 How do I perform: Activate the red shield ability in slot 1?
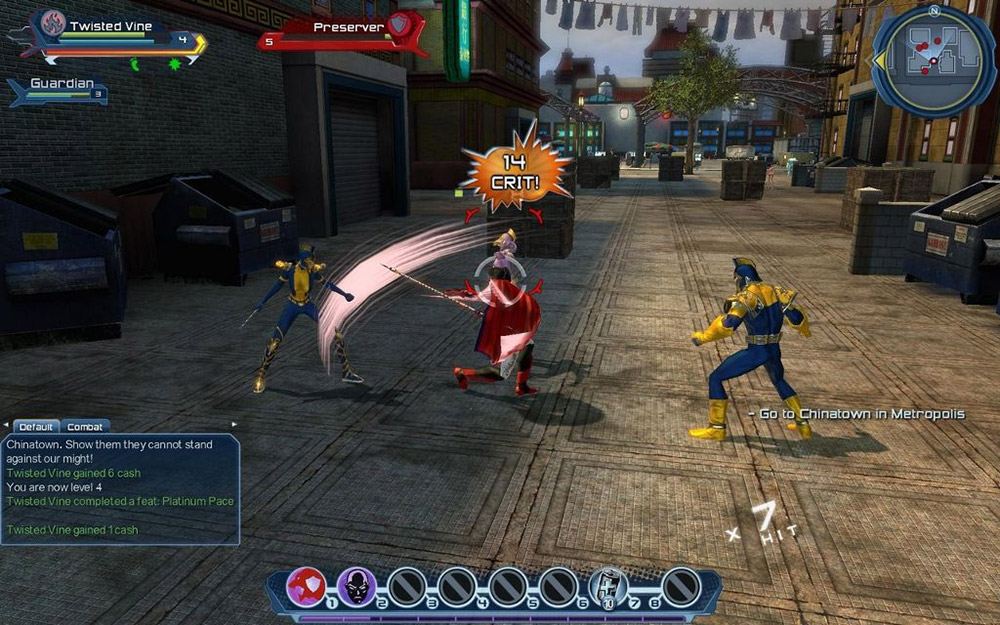tap(307, 587)
